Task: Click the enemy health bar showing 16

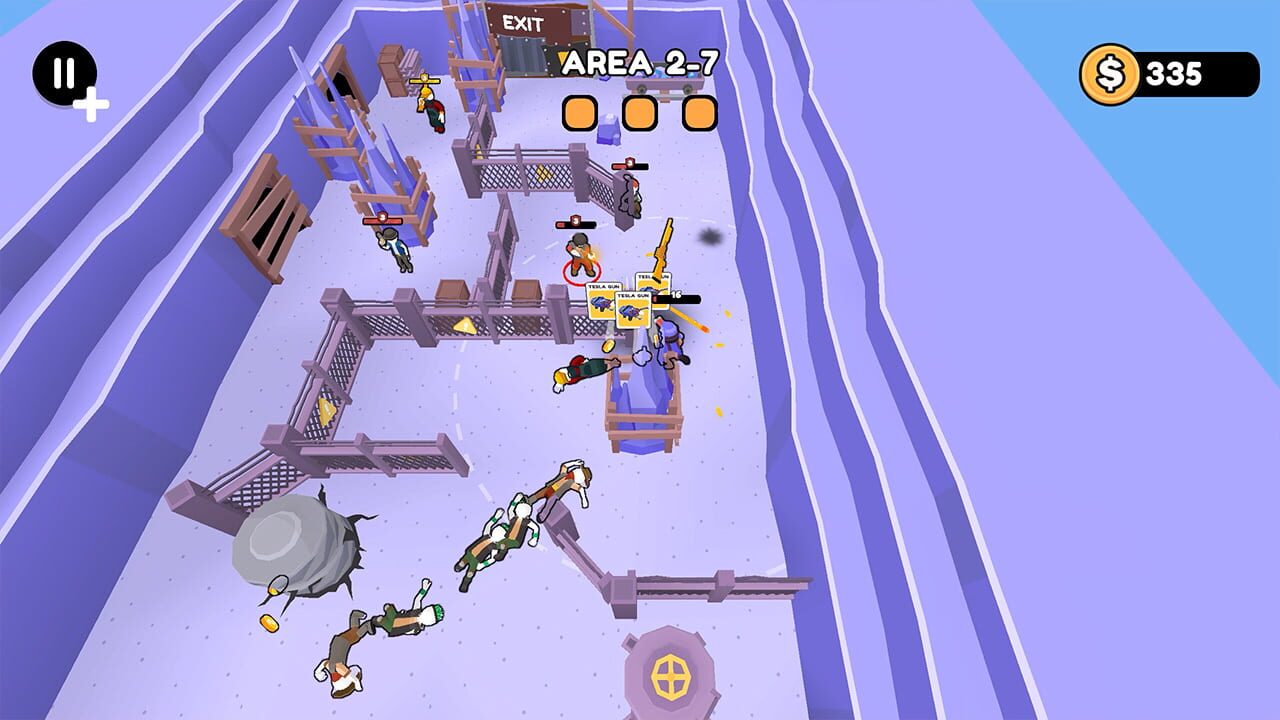Action: [678, 296]
